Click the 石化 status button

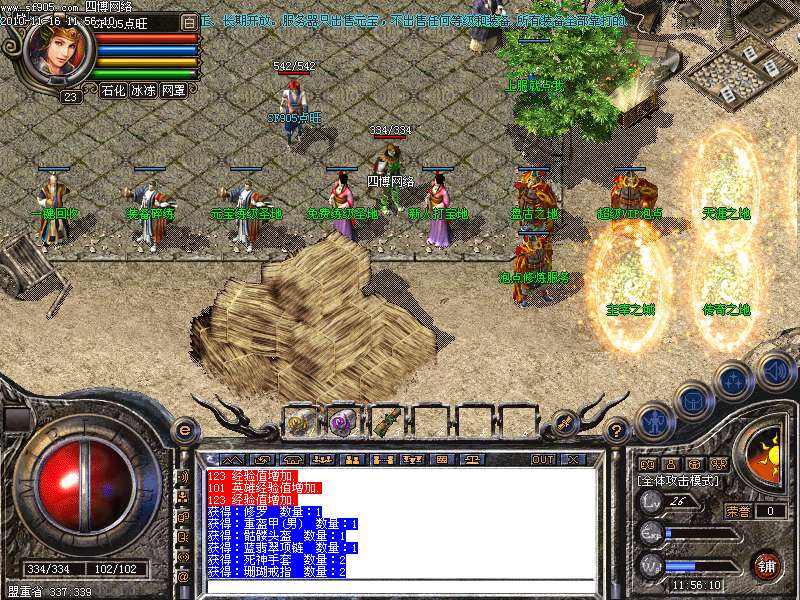(113, 90)
